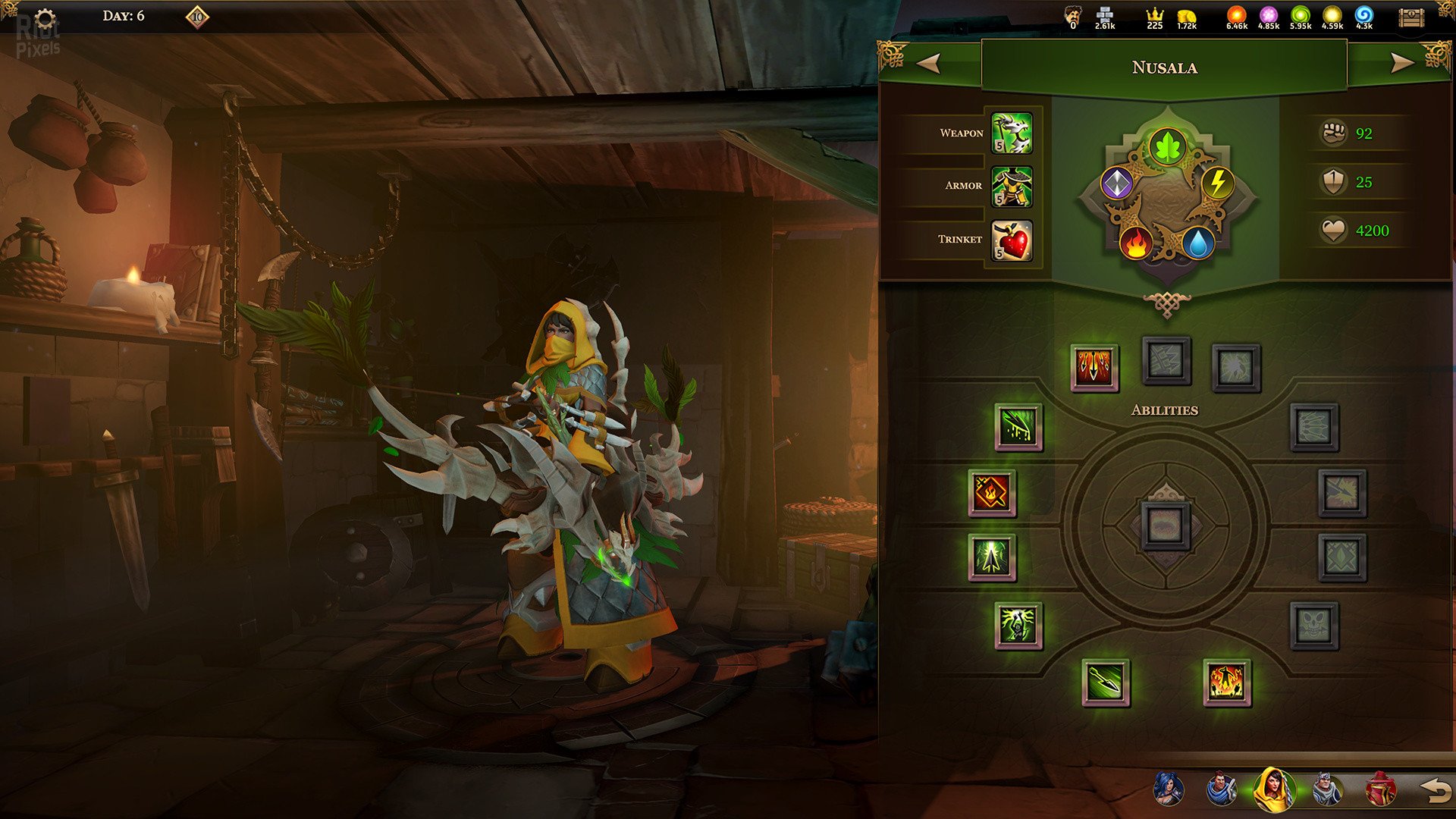Select Nusala's equipped weapon slot
Screen dimensions: 1456x819
1012,133
